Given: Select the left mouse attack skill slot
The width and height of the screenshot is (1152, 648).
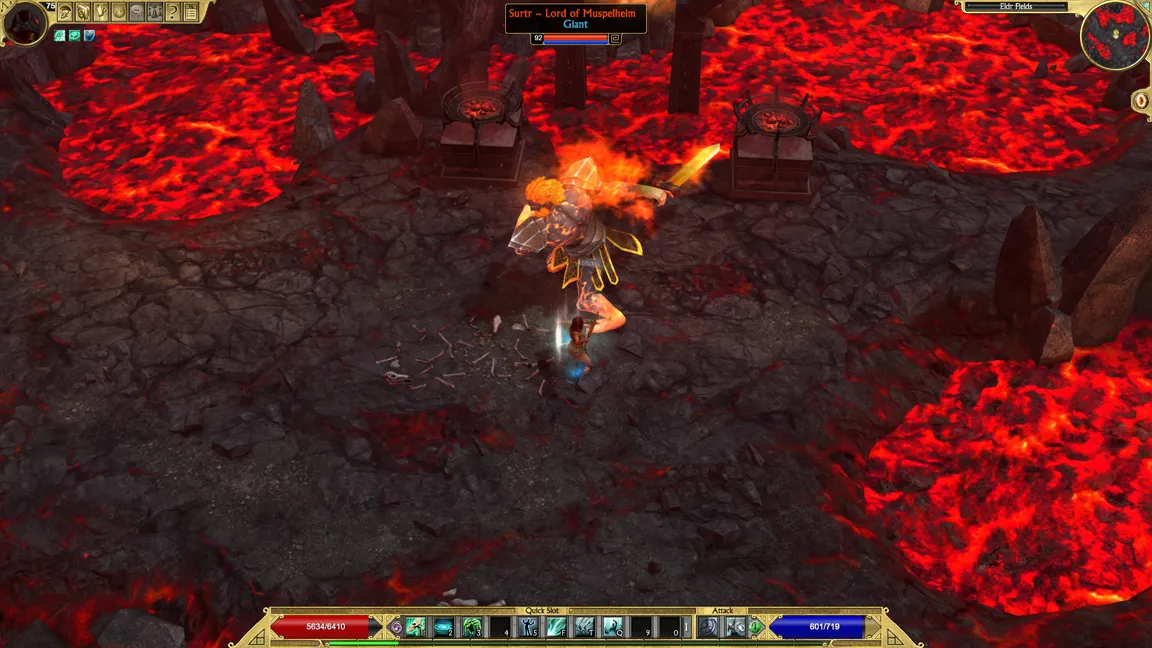Looking at the screenshot, I should click(x=709, y=627).
